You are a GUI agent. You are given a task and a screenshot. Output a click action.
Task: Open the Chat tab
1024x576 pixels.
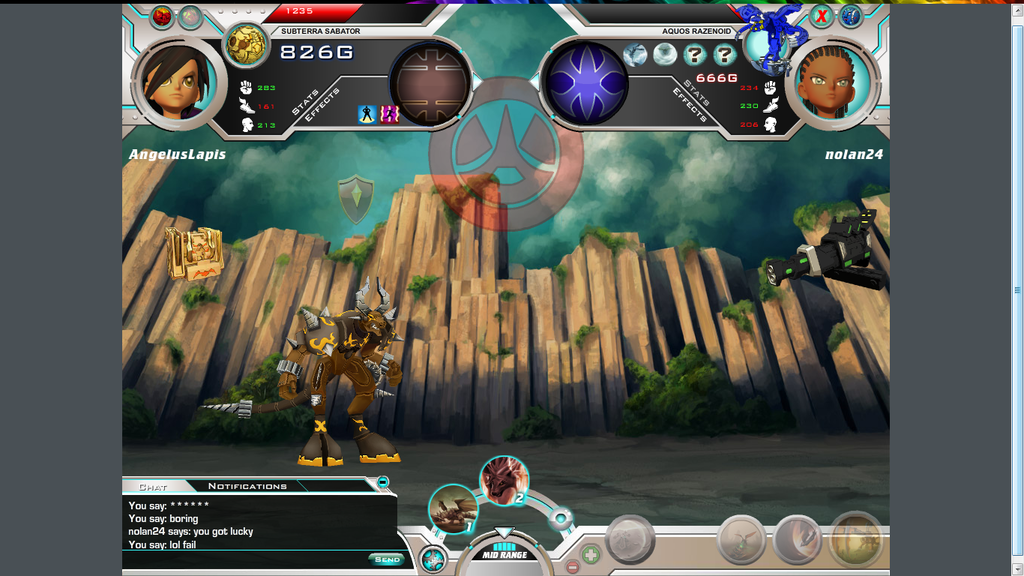coord(153,486)
